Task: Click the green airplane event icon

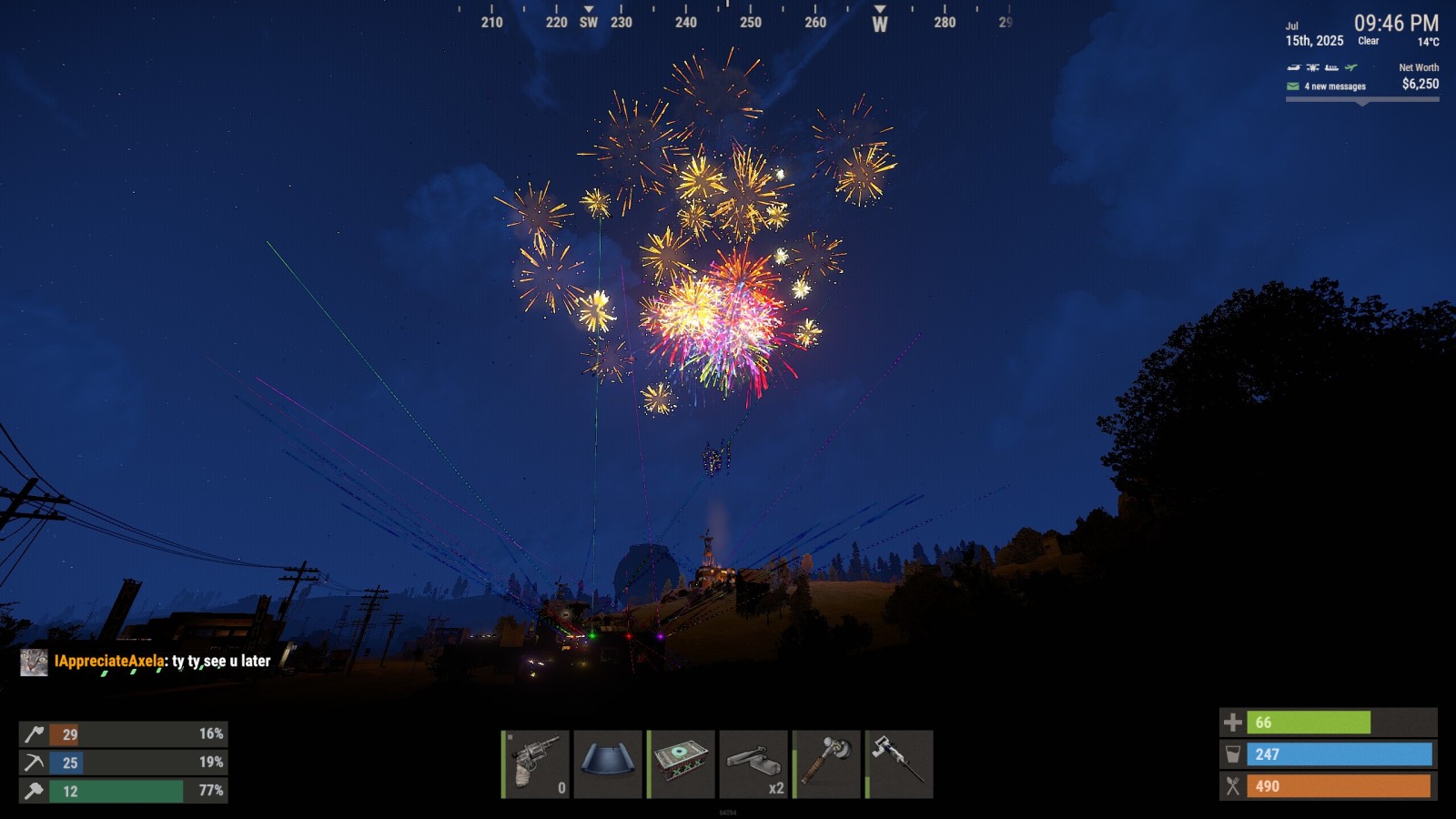Action: pos(1351,67)
